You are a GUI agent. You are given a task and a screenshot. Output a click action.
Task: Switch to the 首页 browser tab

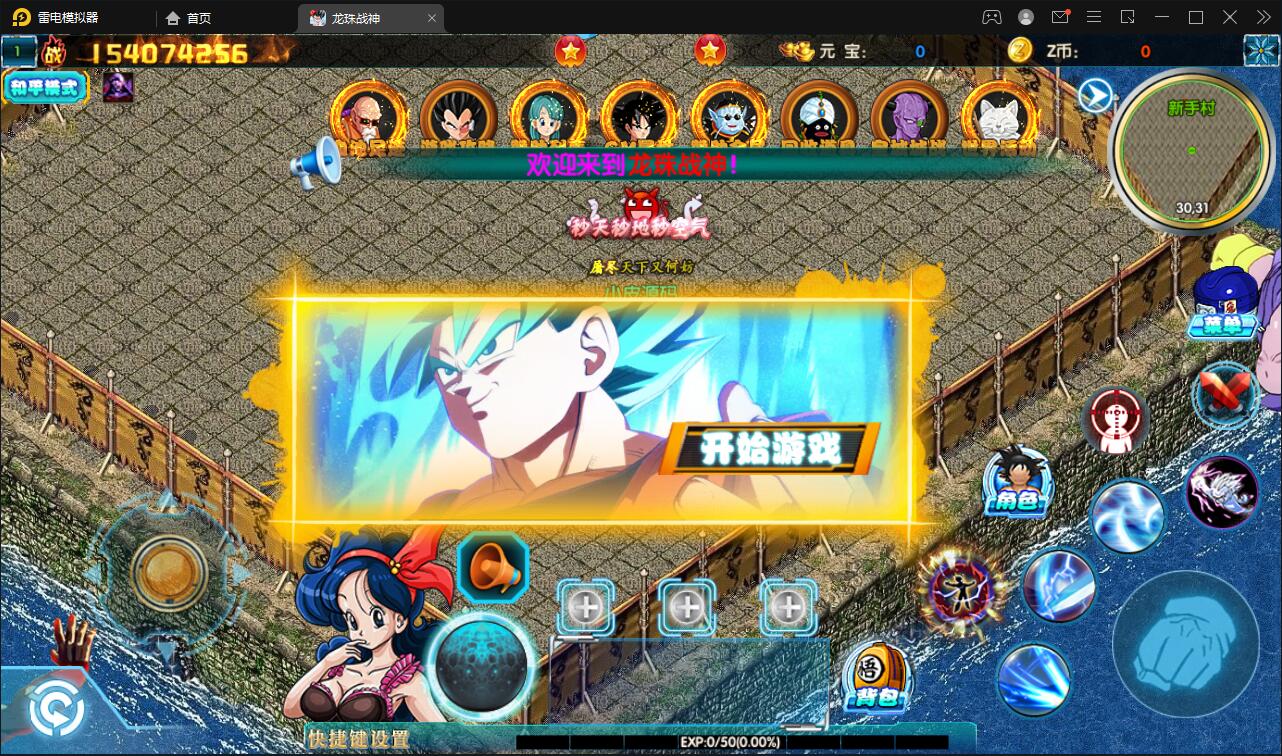tap(196, 17)
